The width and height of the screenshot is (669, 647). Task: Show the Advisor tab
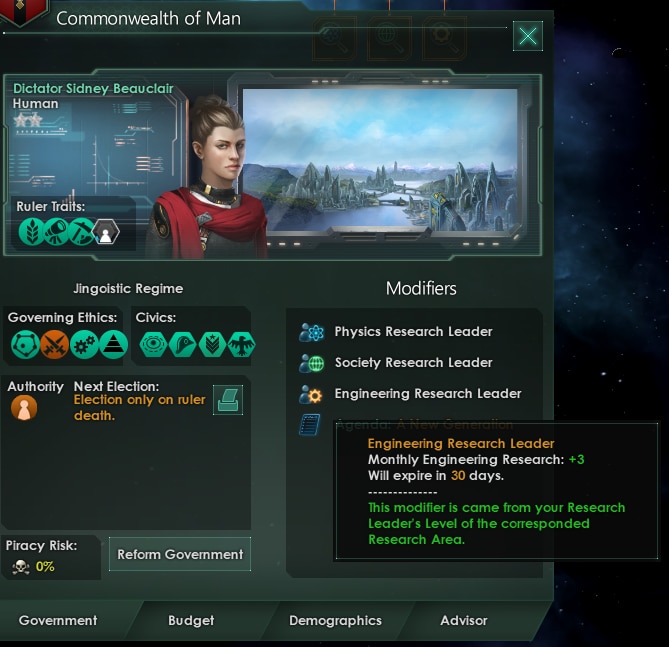464,620
